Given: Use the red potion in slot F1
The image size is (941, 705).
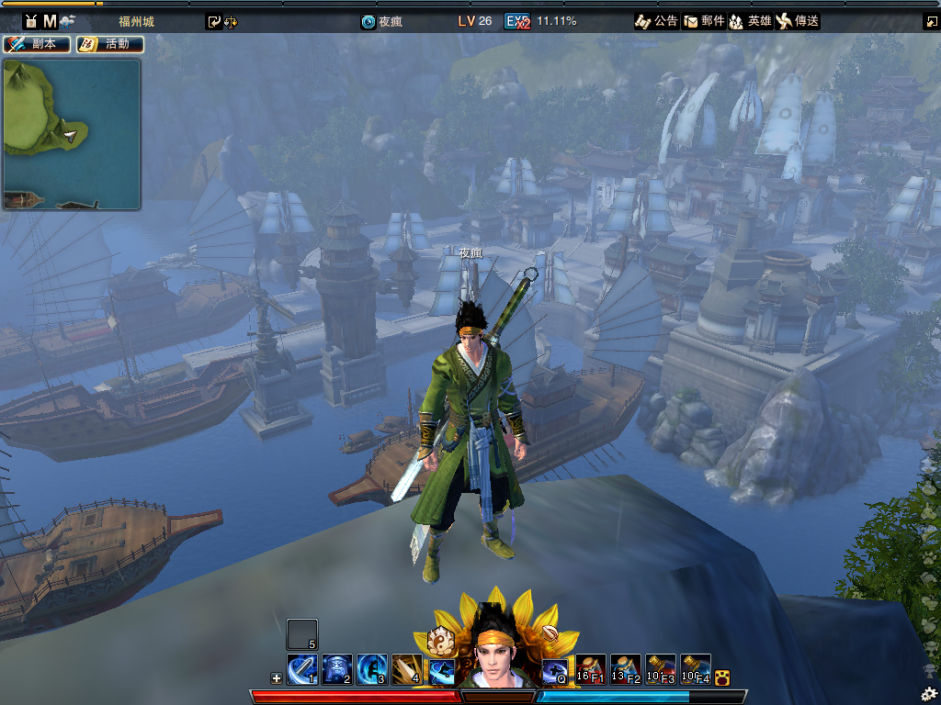Looking at the screenshot, I should [591, 669].
